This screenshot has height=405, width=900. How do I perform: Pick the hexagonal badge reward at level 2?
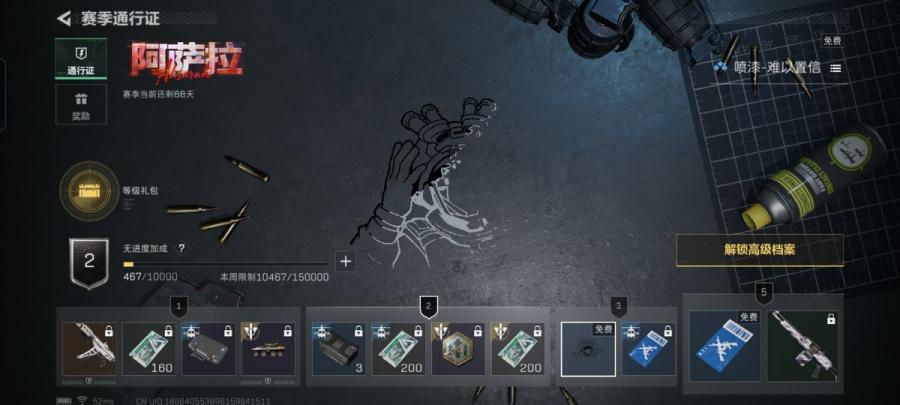point(458,348)
